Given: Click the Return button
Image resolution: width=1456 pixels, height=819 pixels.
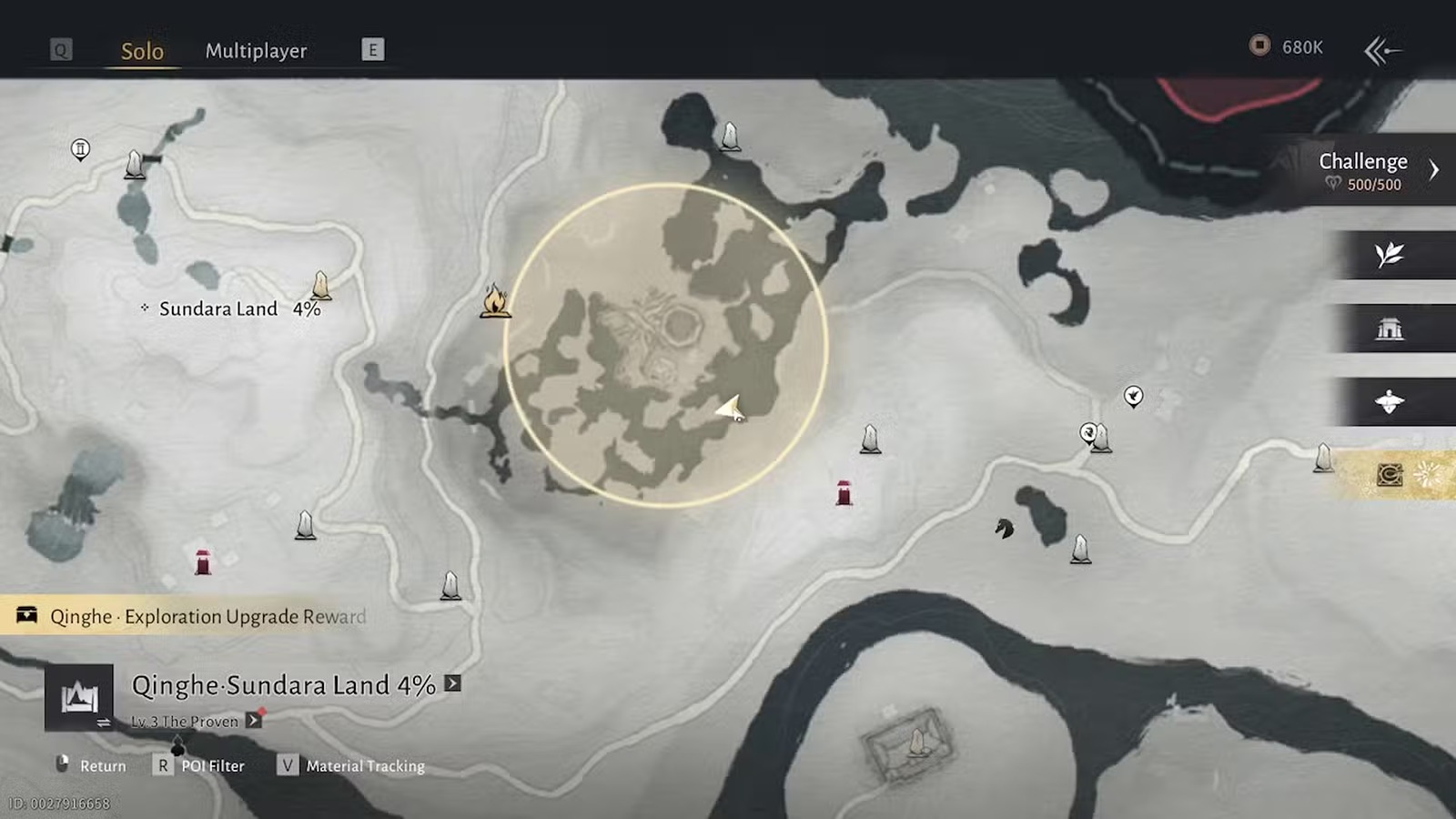Looking at the screenshot, I should click(x=91, y=766).
